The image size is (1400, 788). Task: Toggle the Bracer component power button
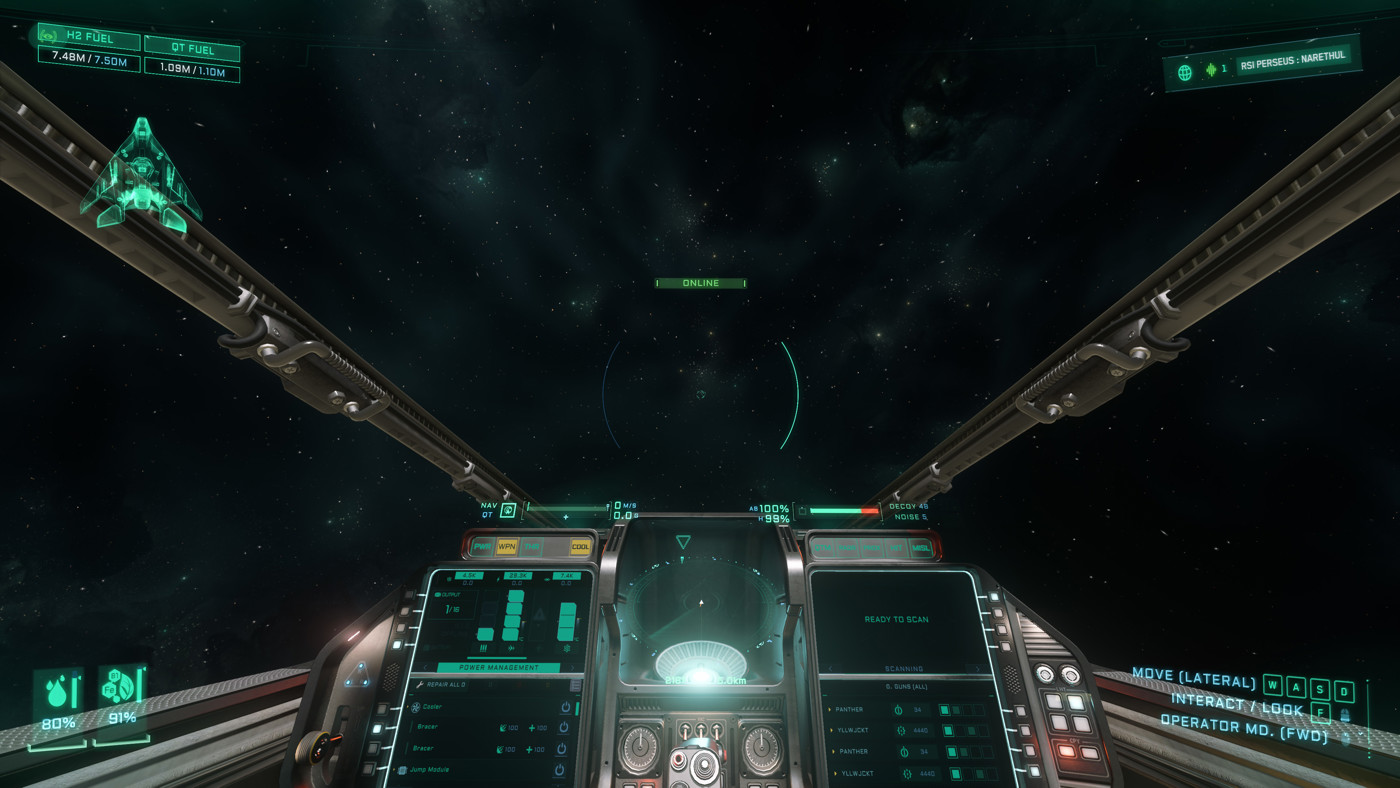[x=562, y=728]
